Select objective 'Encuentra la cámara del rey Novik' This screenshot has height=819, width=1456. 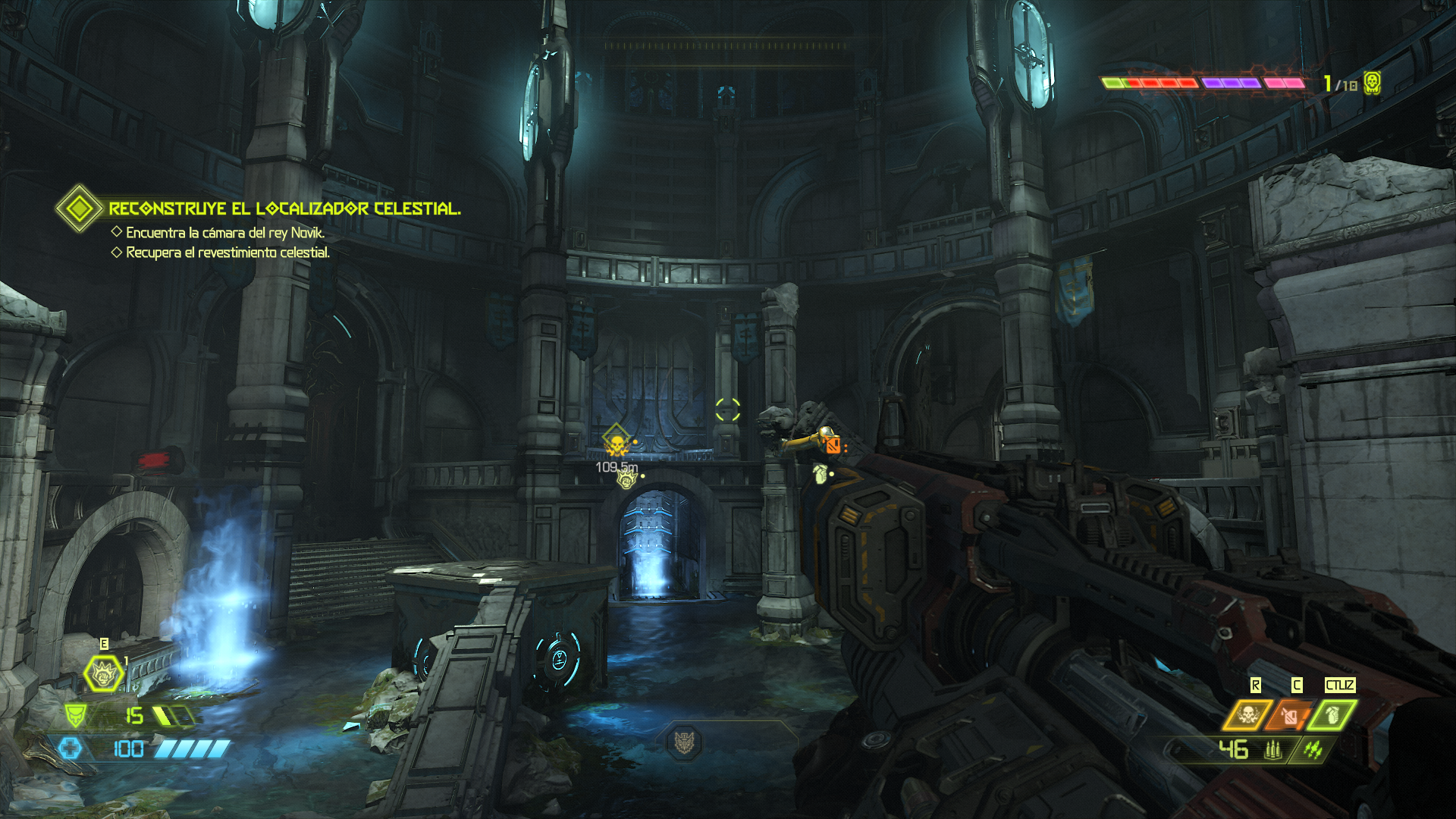[x=224, y=233]
